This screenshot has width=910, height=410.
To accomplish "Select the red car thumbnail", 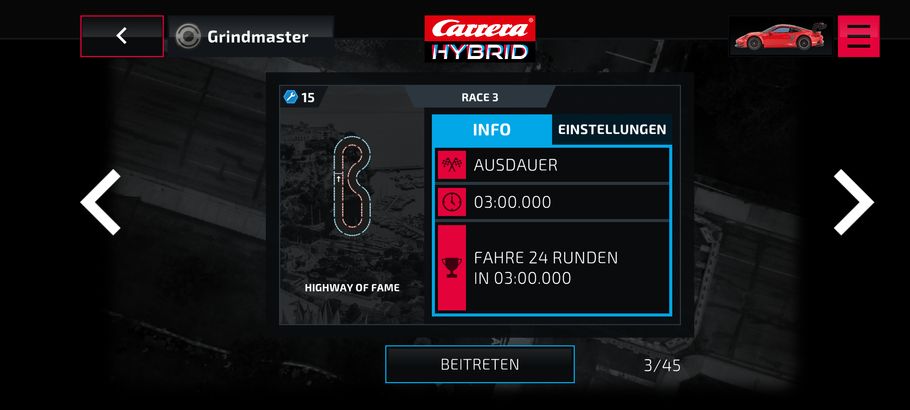I will point(780,36).
